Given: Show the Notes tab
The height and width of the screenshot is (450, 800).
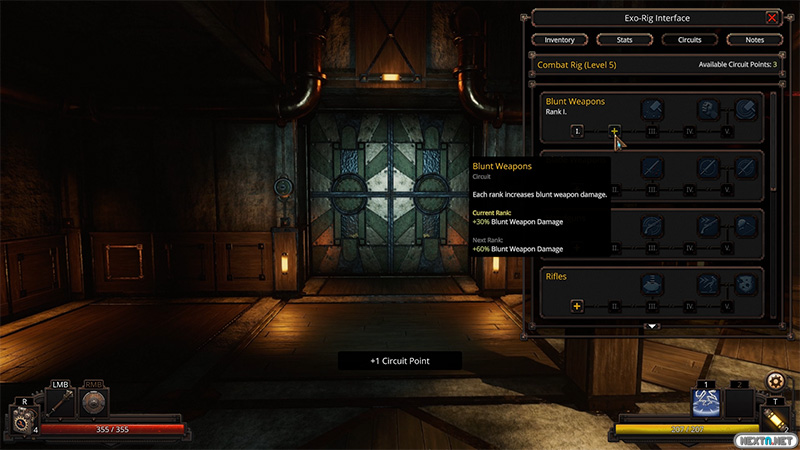Looking at the screenshot, I should (754, 40).
